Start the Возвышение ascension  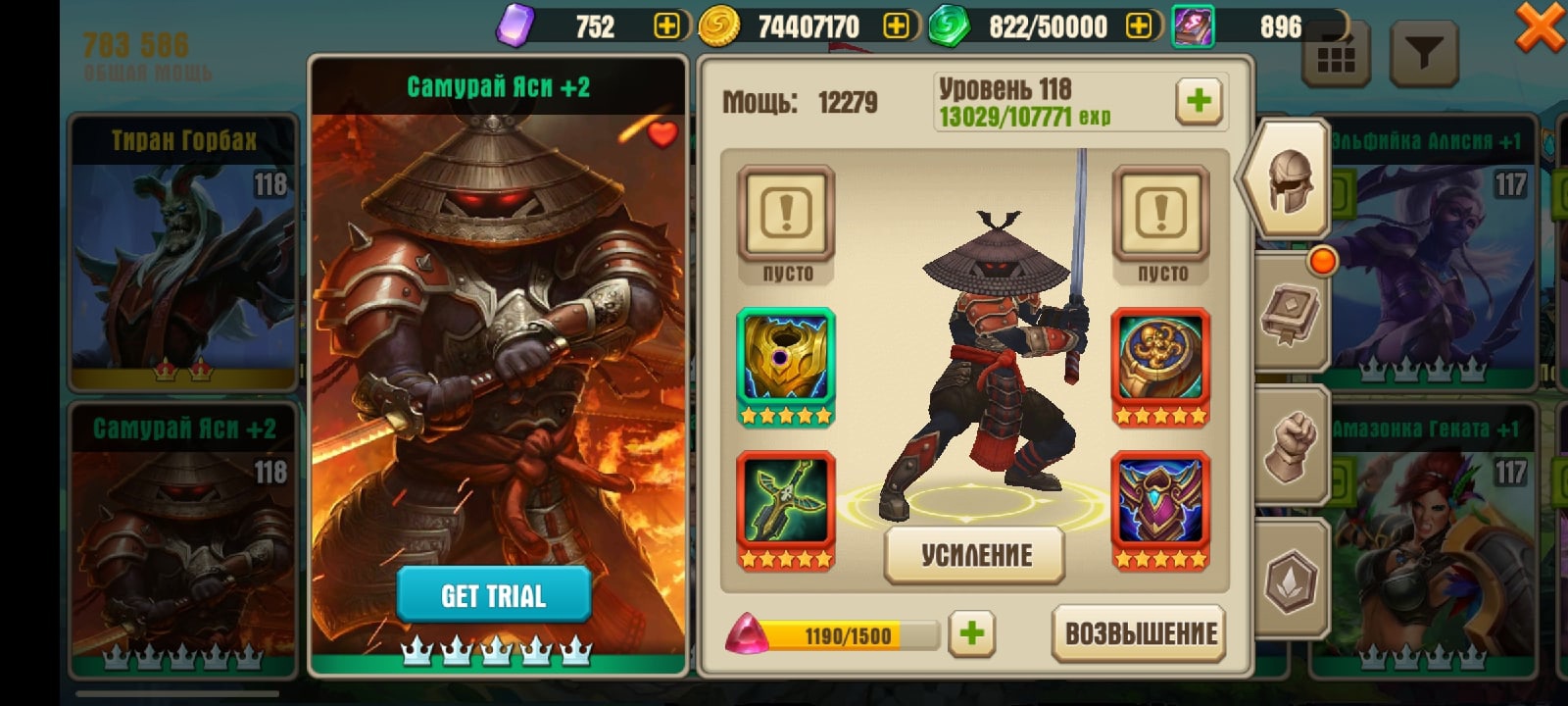(x=1141, y=633)
